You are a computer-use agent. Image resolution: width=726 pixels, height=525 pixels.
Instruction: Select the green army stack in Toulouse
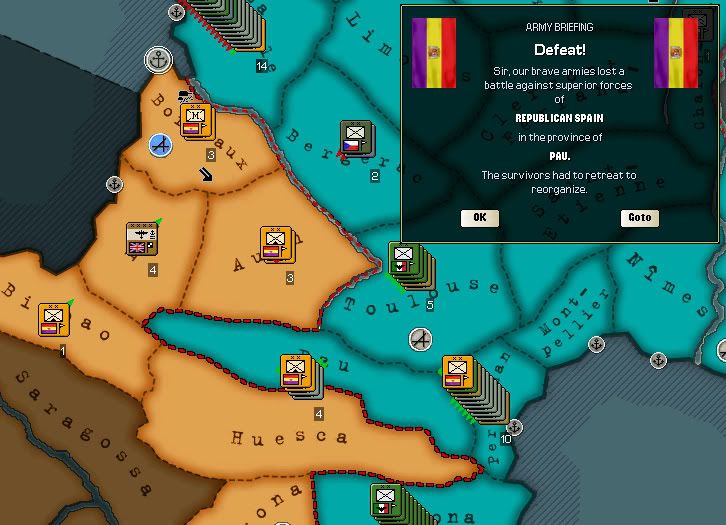(x=405, y=263)
